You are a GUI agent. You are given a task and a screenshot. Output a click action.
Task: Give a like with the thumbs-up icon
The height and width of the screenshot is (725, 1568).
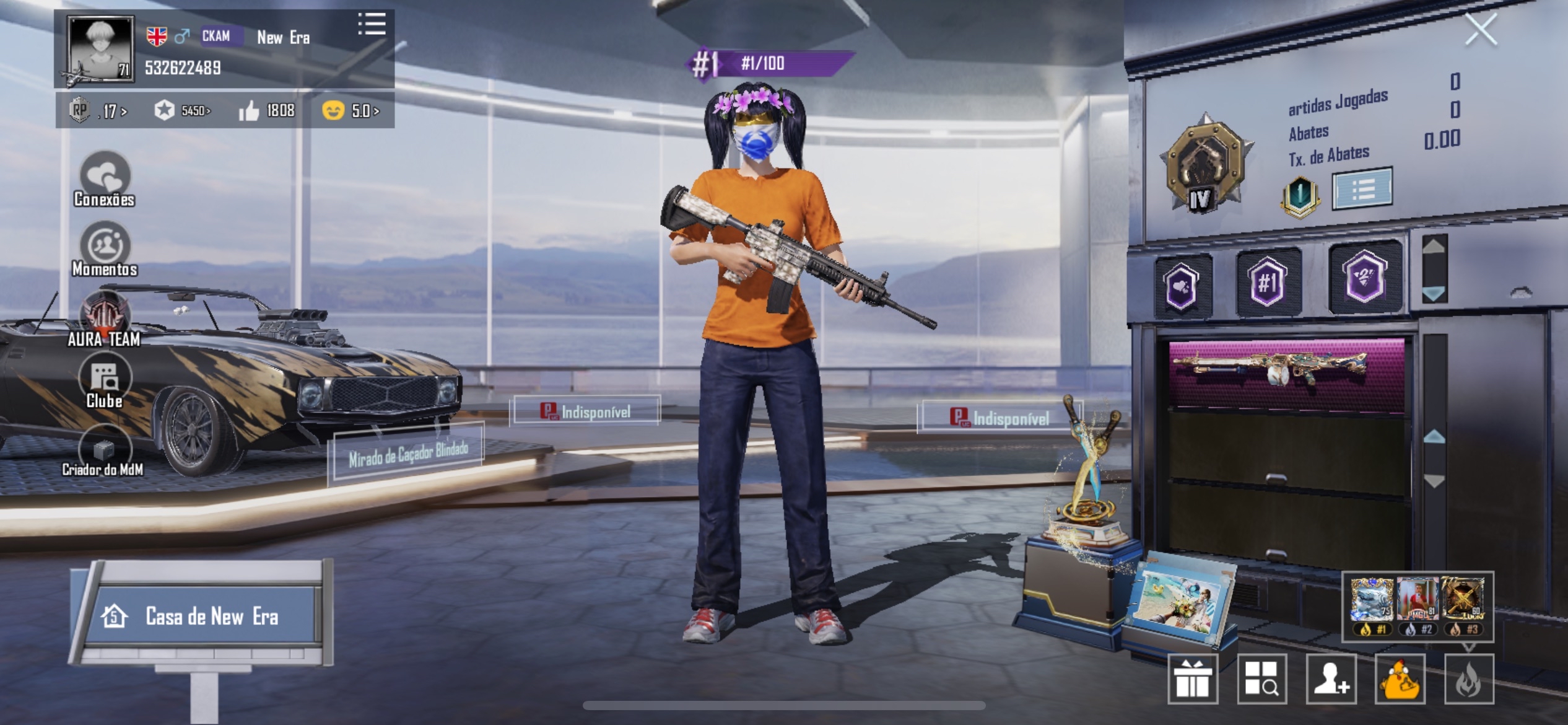pos(249,112)
